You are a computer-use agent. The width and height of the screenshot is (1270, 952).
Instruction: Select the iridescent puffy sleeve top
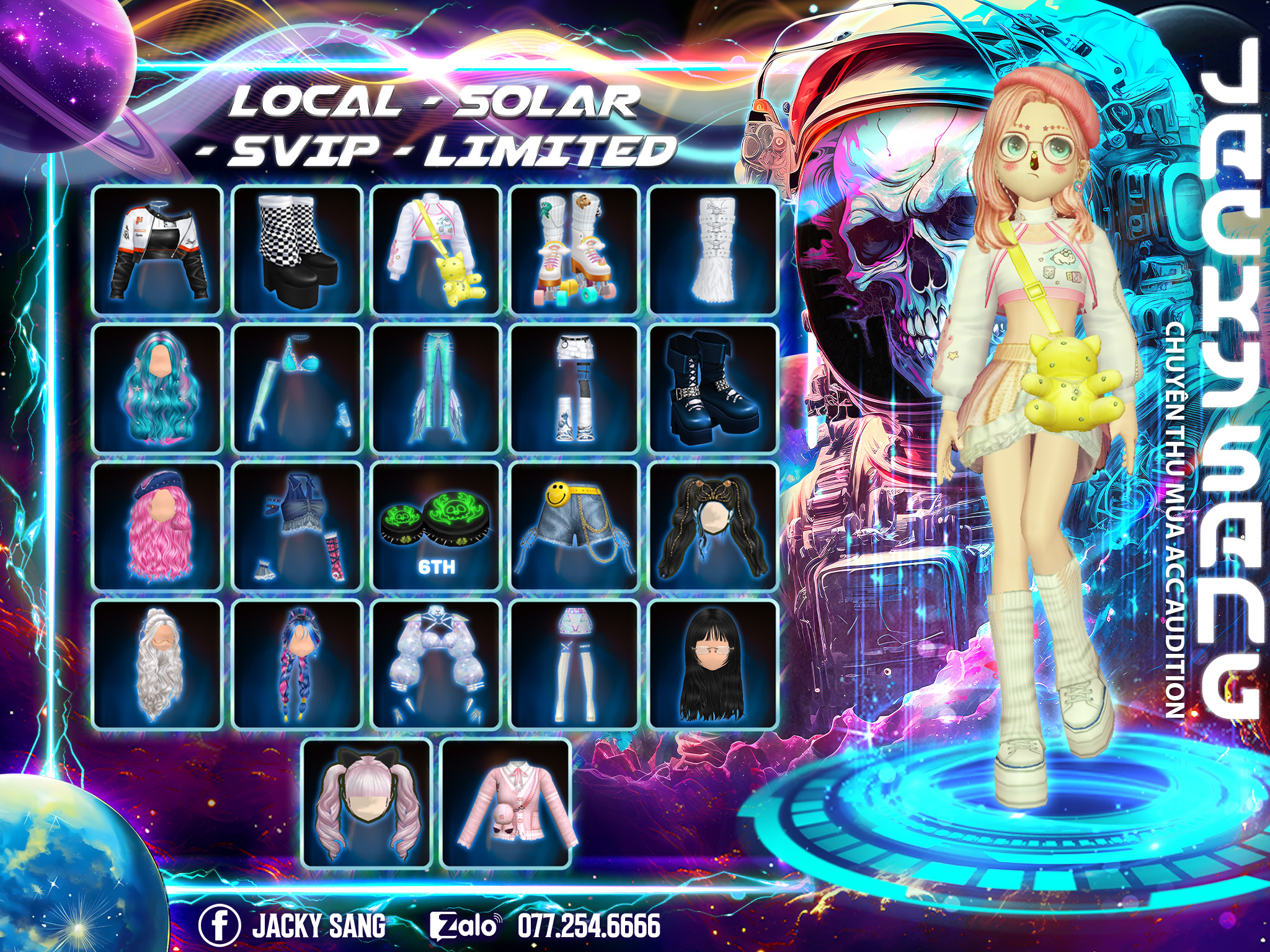[436, 664]
